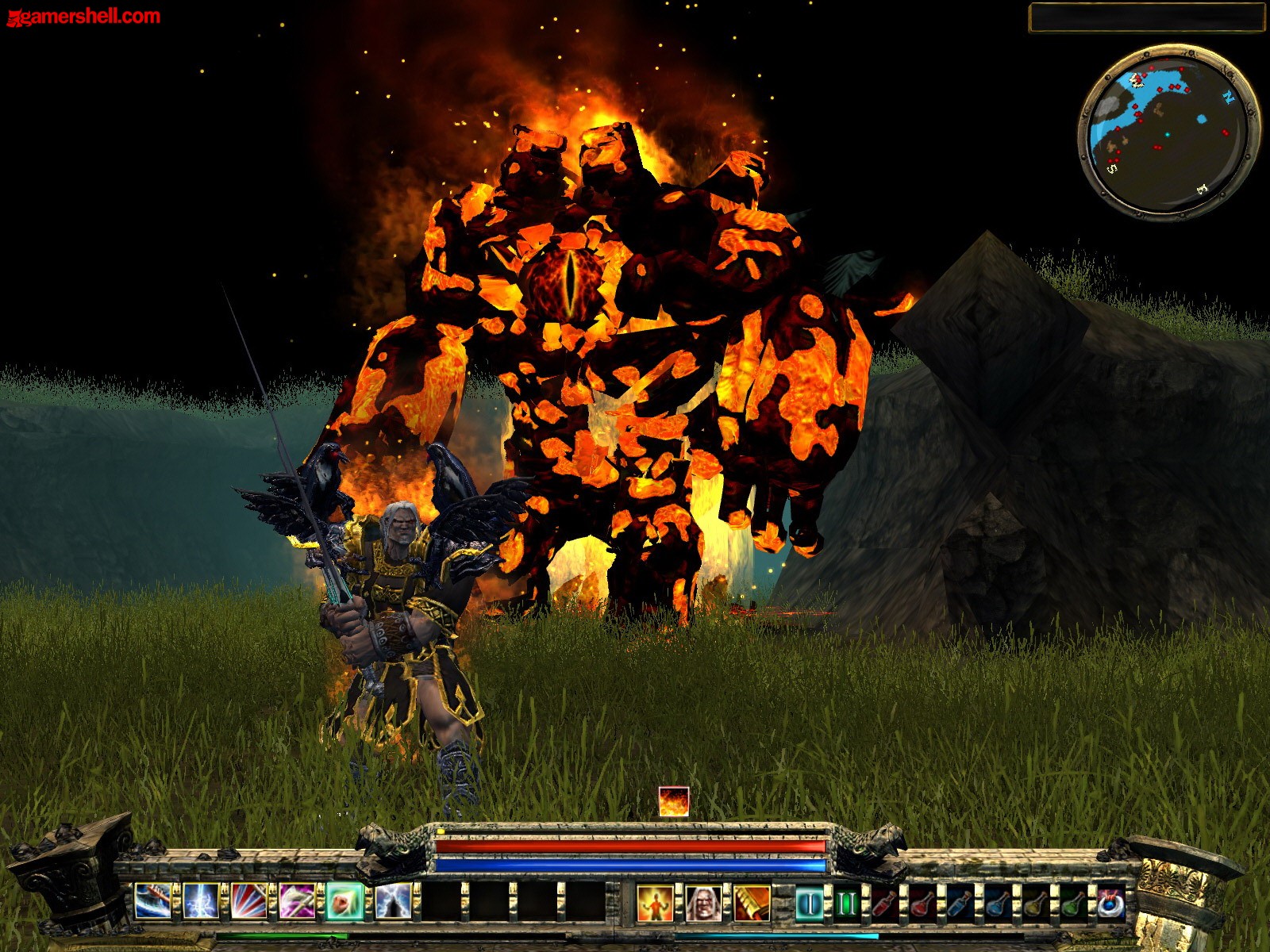Use the round blue mana flask
The width and height of the screenshot is (1270, 952).
pyautogui.click(x=998, y=904)
